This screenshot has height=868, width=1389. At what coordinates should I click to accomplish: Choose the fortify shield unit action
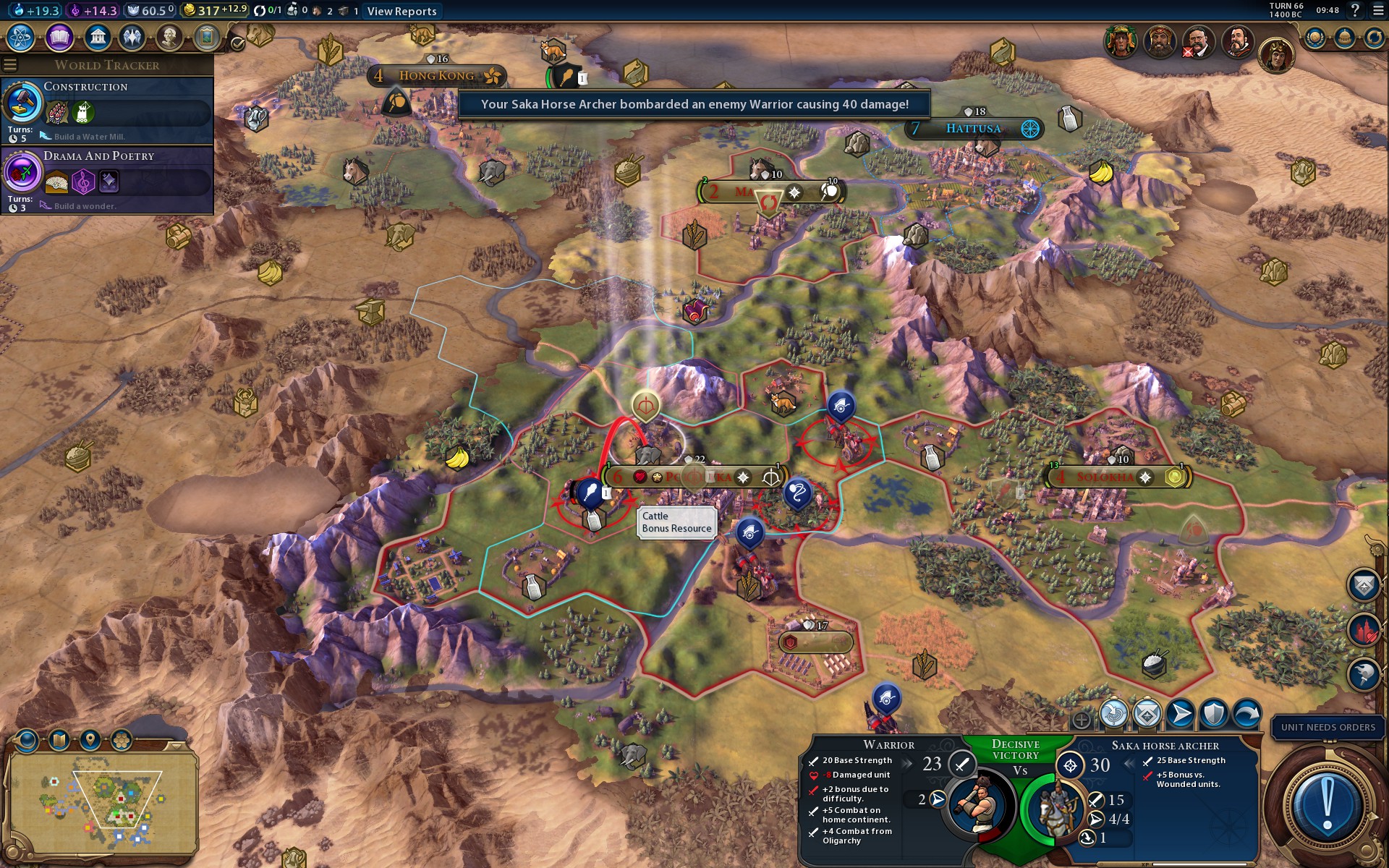point(1213,714)
